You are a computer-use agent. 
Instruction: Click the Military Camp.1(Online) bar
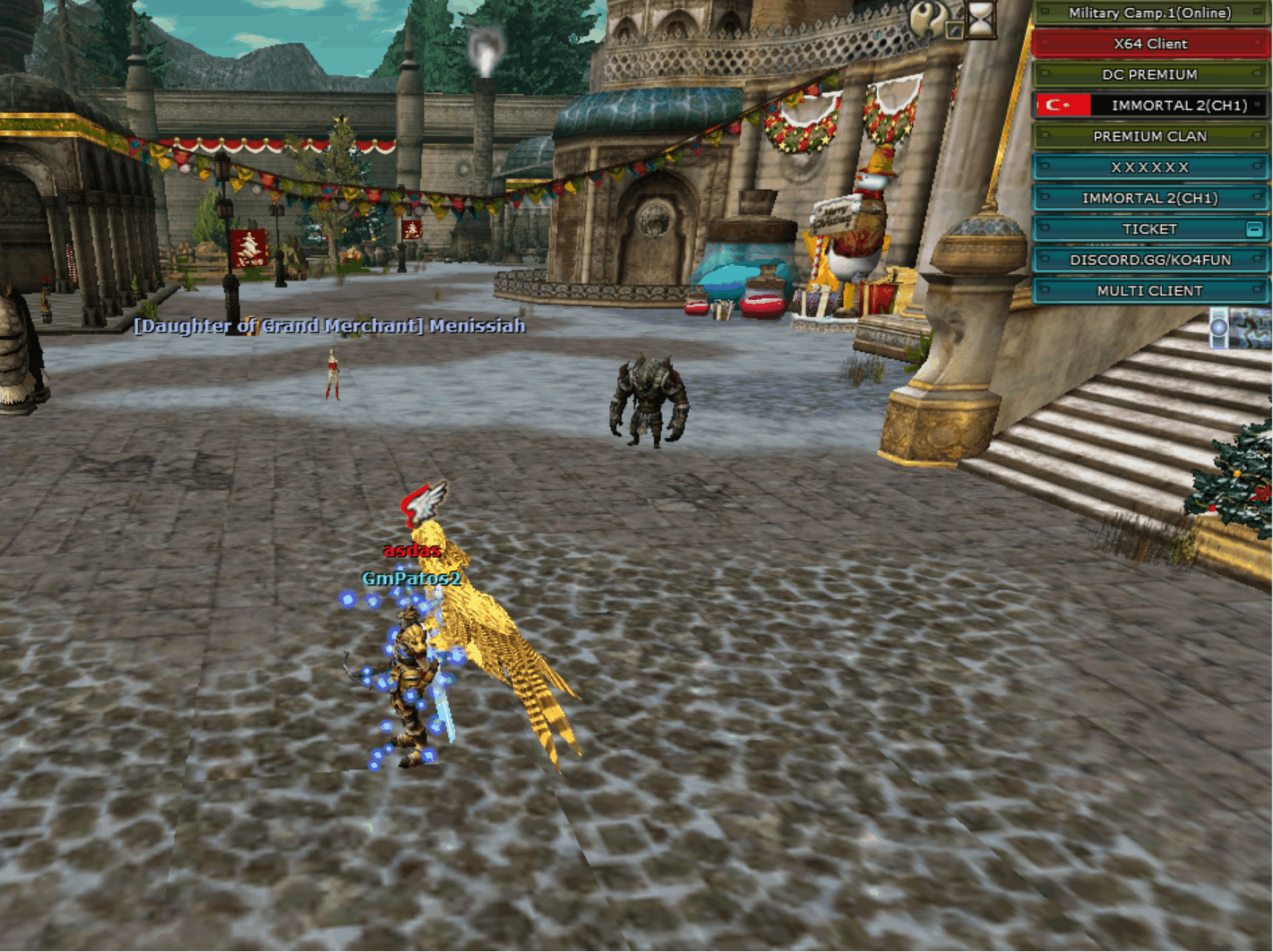[x=1149, y=13]
